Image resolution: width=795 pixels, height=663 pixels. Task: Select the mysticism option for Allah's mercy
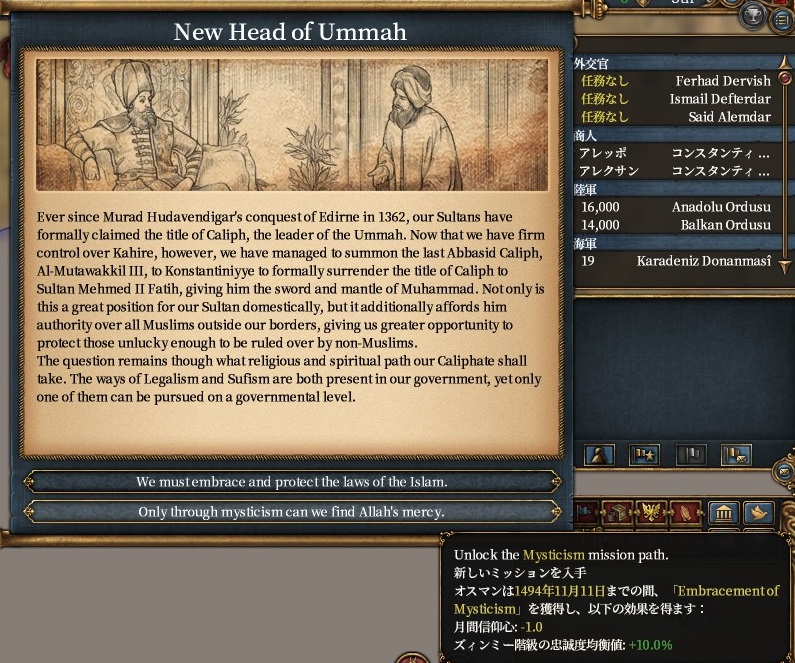tap(291, 512)
